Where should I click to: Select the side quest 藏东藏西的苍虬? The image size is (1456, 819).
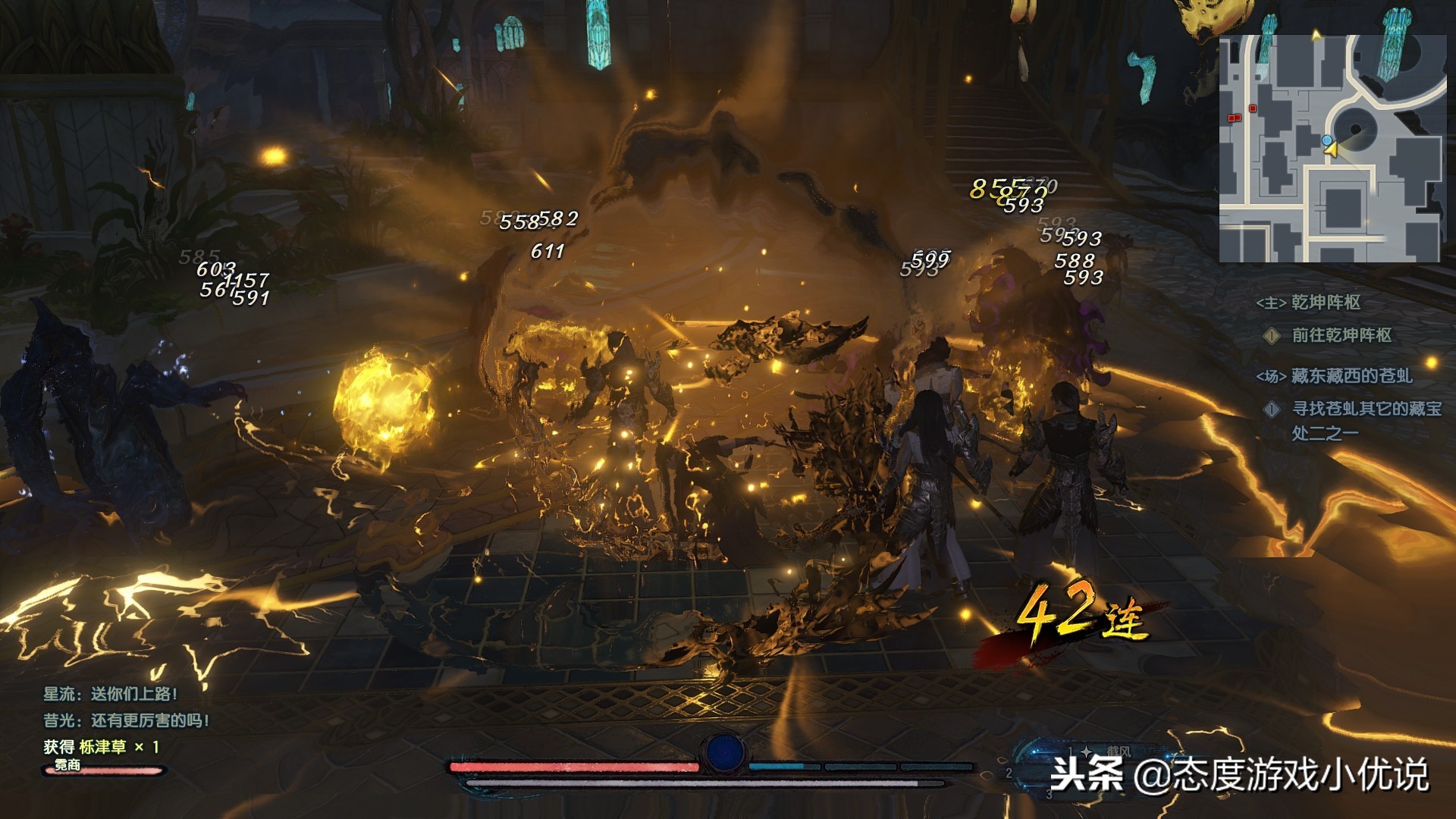[x=1351, y=375]
